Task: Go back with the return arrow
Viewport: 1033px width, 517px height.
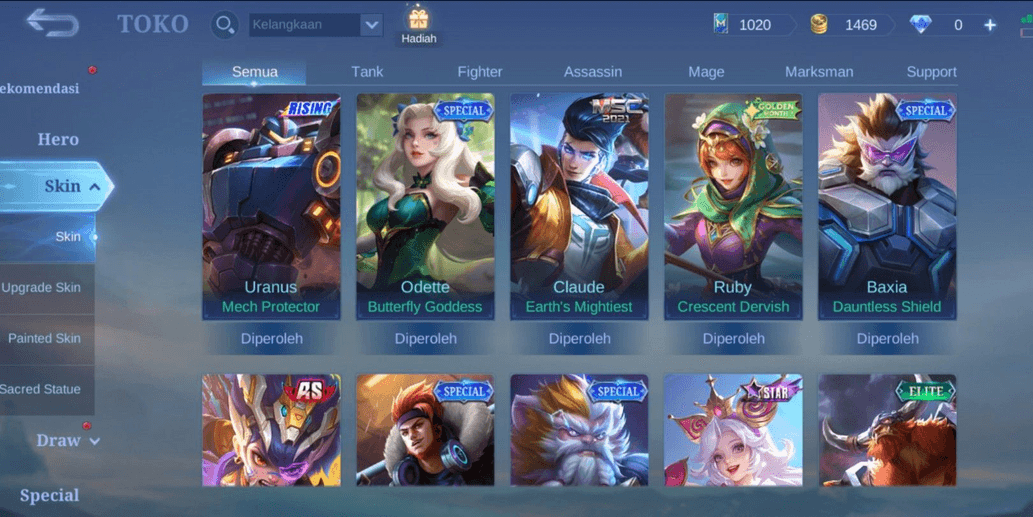Action: tap(52, 23)
